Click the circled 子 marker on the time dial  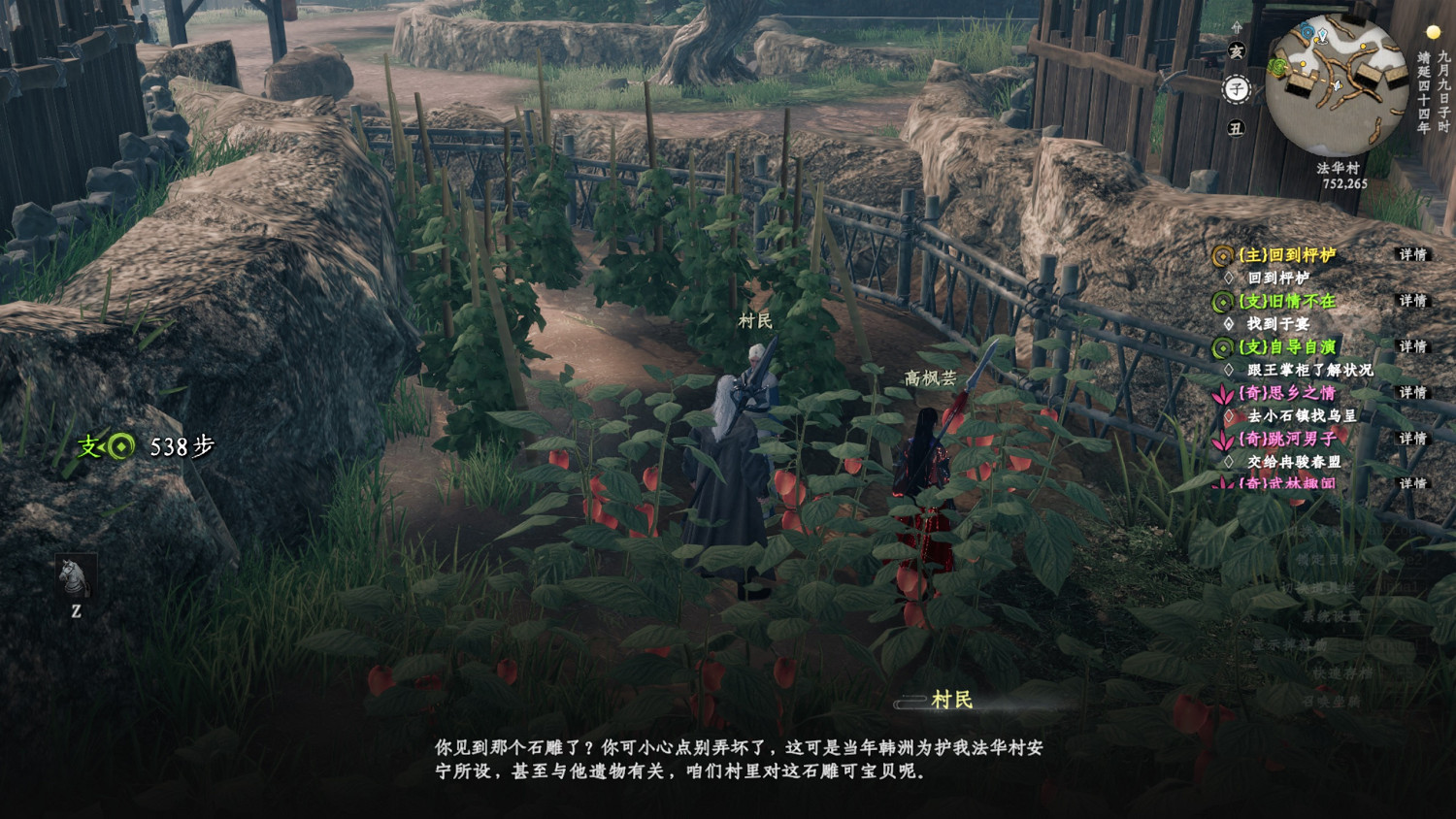[x=1236, y=89]
